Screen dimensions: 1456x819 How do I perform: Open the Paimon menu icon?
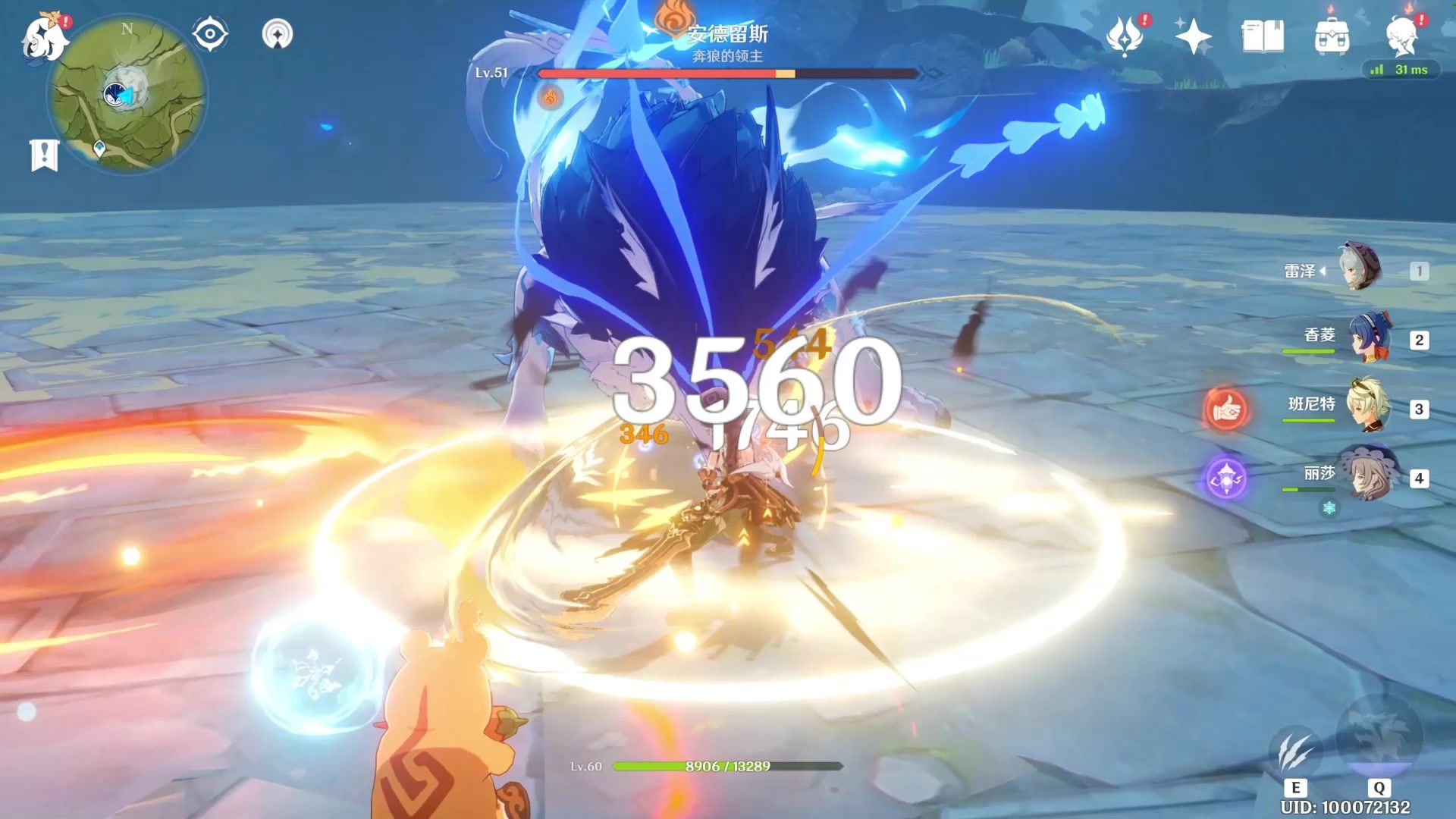[44, 36]
